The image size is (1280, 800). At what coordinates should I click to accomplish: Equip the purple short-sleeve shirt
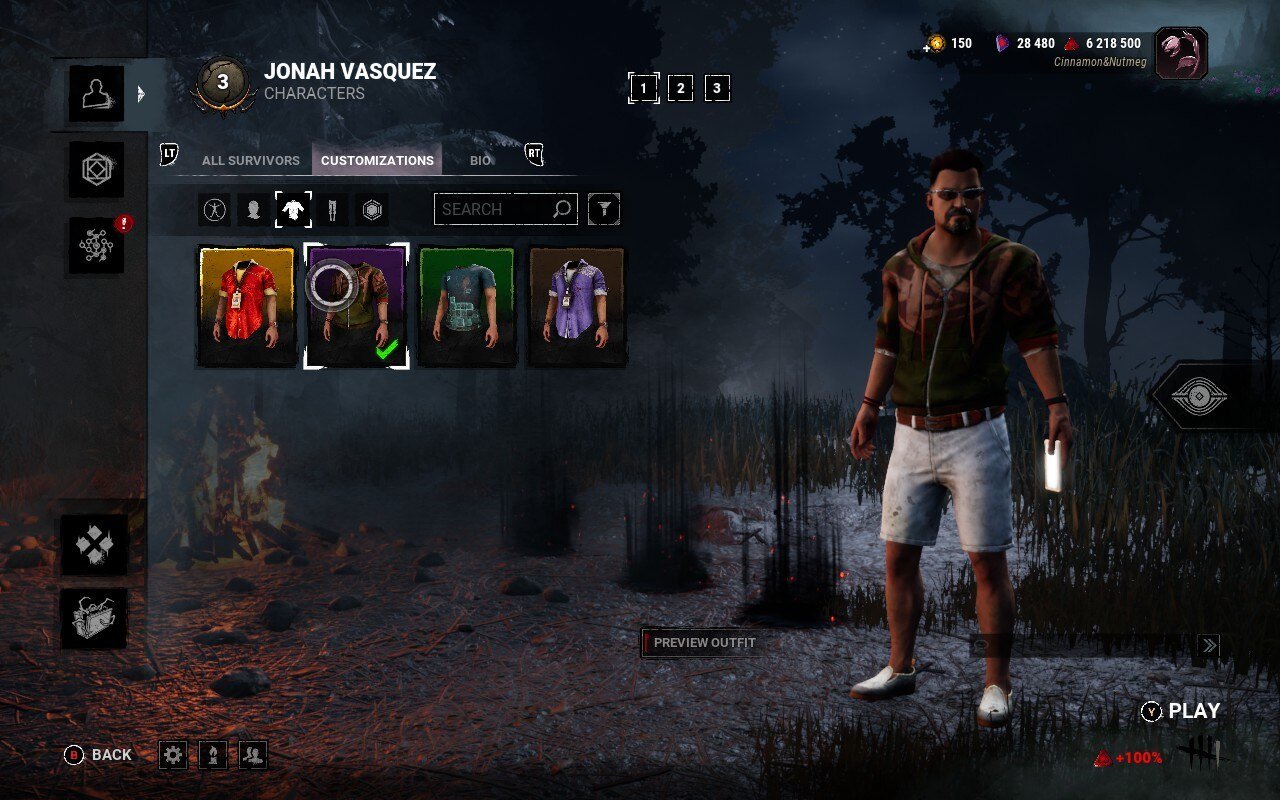click(577, 306)
